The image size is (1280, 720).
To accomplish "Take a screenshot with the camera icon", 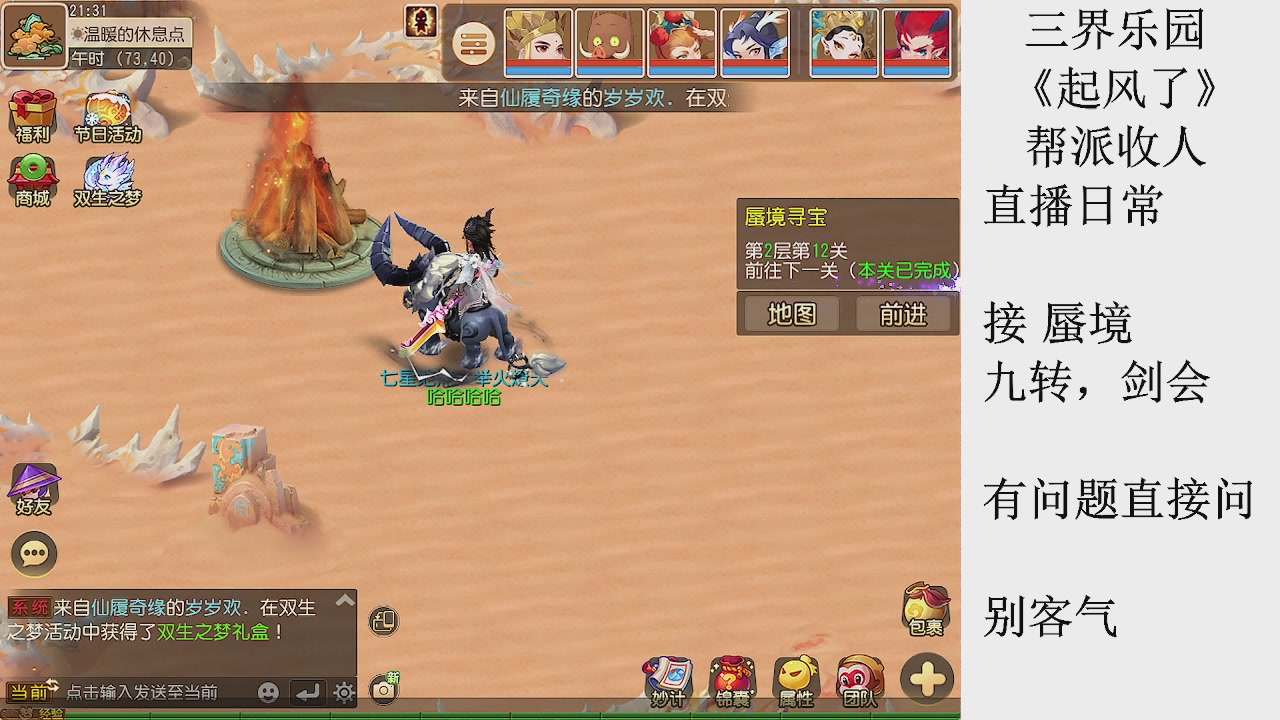I will tap(384, 688).
